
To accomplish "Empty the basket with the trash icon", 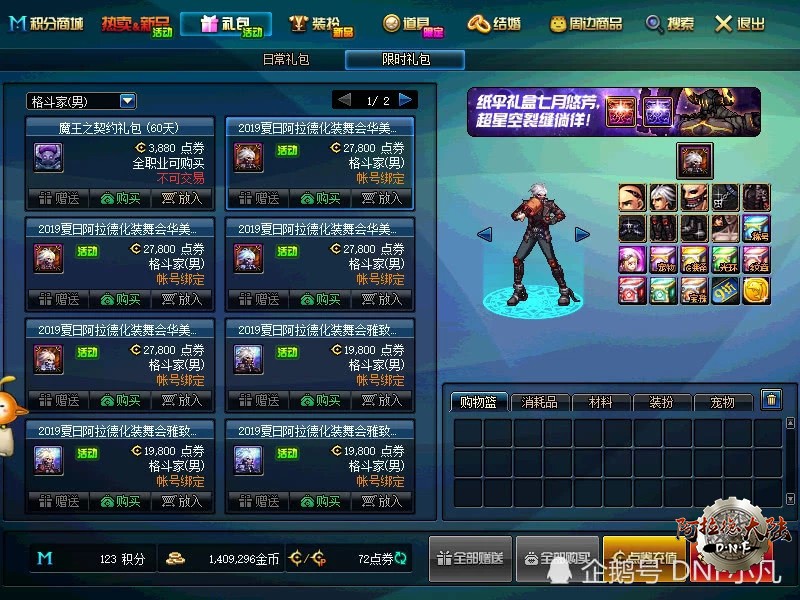I will click(x=771, y=400).
